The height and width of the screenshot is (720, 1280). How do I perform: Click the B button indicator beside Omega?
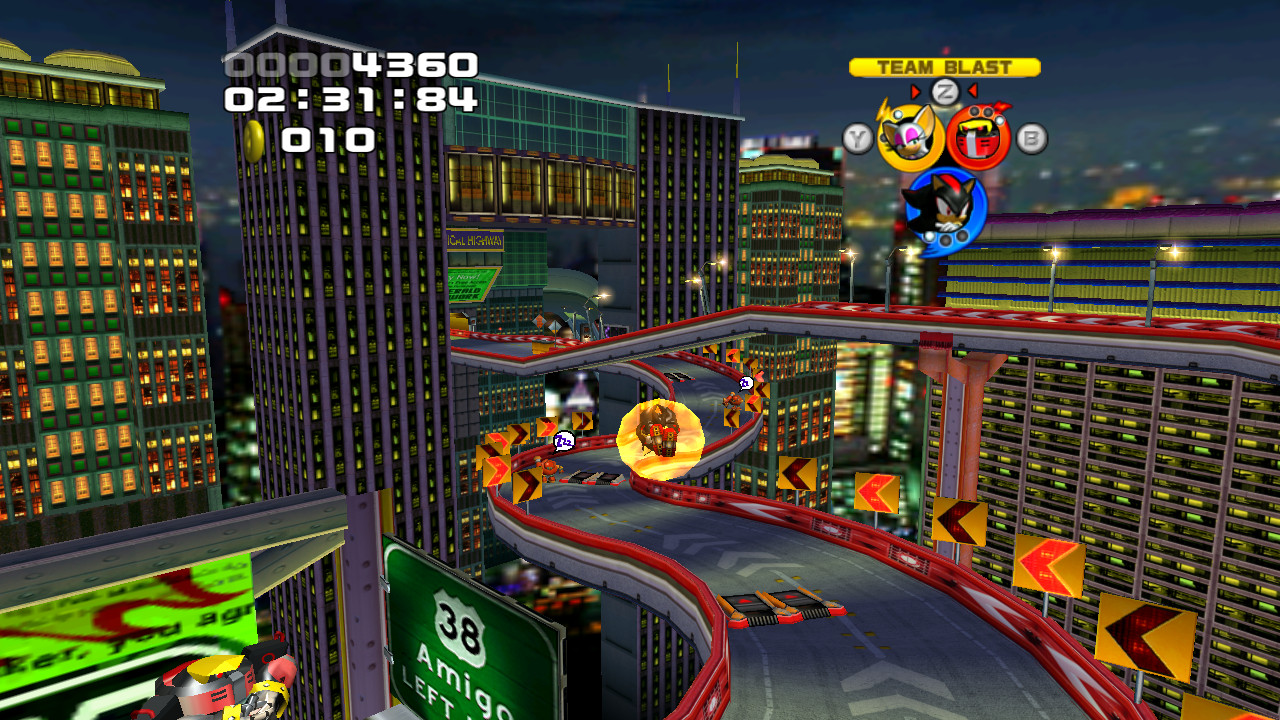point(1031,136)
